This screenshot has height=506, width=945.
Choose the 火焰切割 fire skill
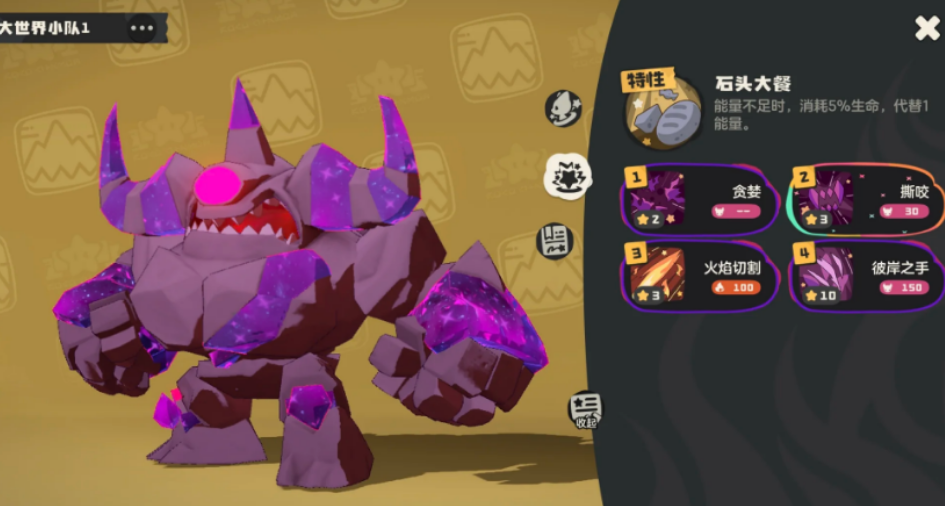700,276
